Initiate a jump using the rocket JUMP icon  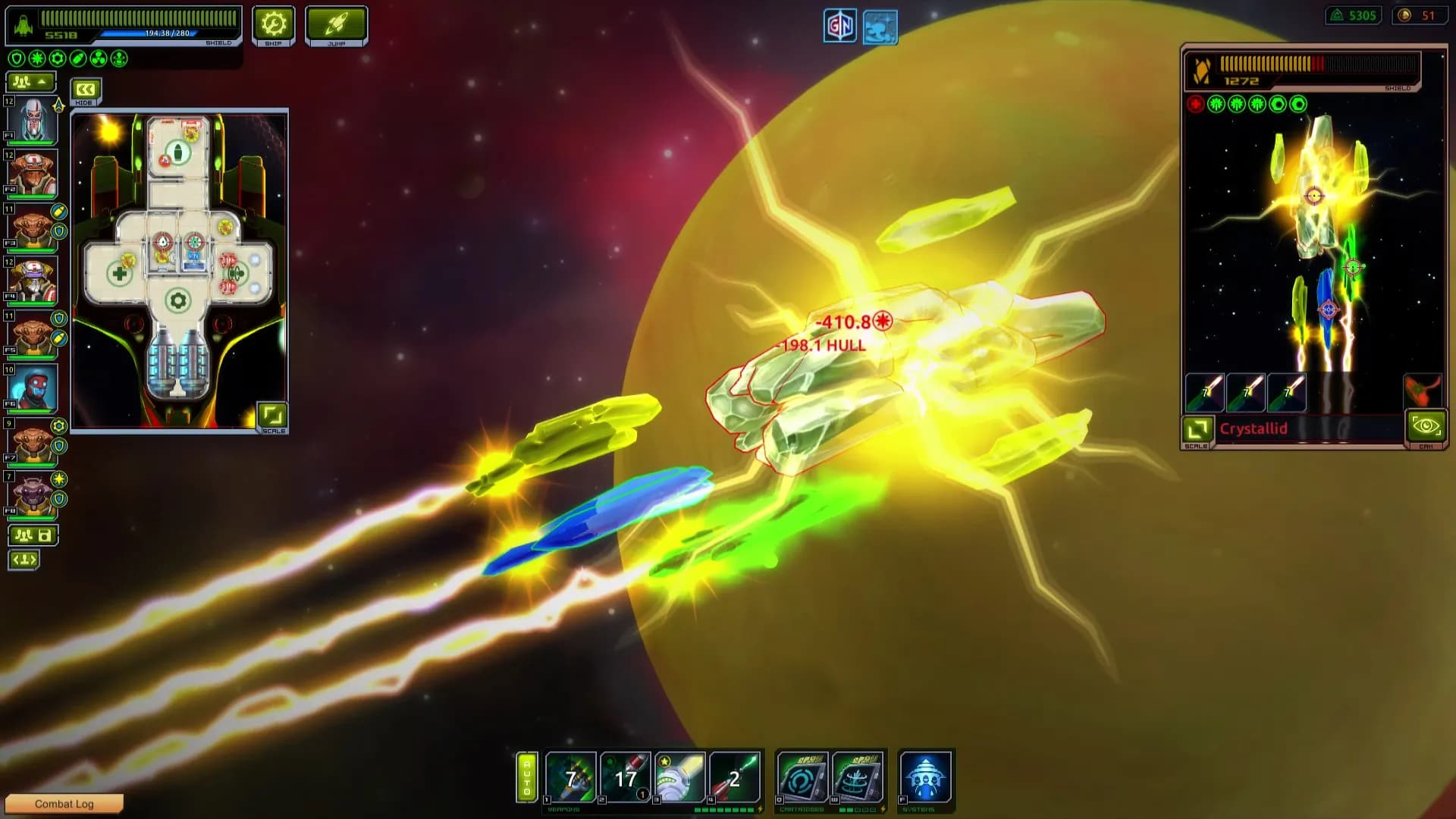click(x=335, y=24)
